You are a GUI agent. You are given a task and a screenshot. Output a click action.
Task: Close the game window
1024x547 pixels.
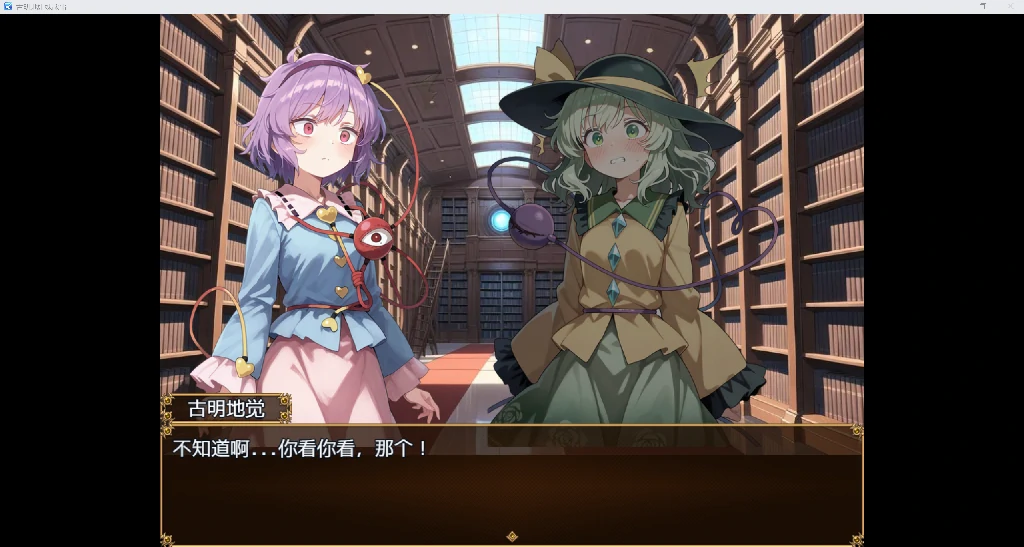pyautogui.click(x=1011, y=6)
